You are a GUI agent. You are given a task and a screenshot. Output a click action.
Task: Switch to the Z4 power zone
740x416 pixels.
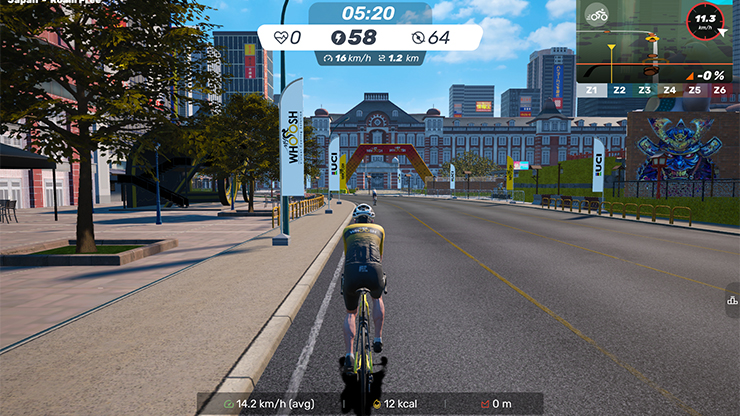[x=669, y=90]
